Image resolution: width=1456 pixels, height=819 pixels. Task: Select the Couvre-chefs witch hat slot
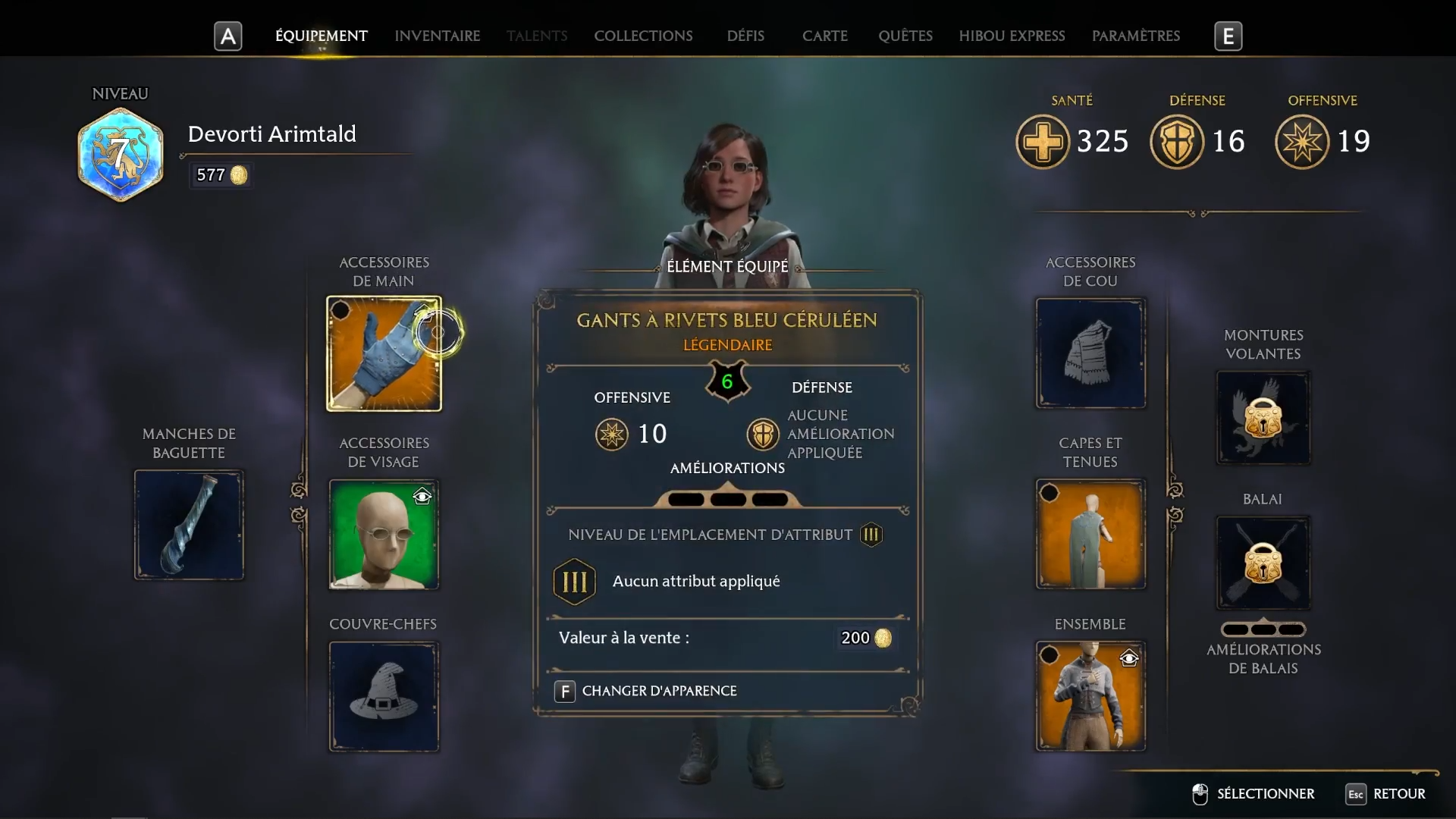click(x=384, y=696)
